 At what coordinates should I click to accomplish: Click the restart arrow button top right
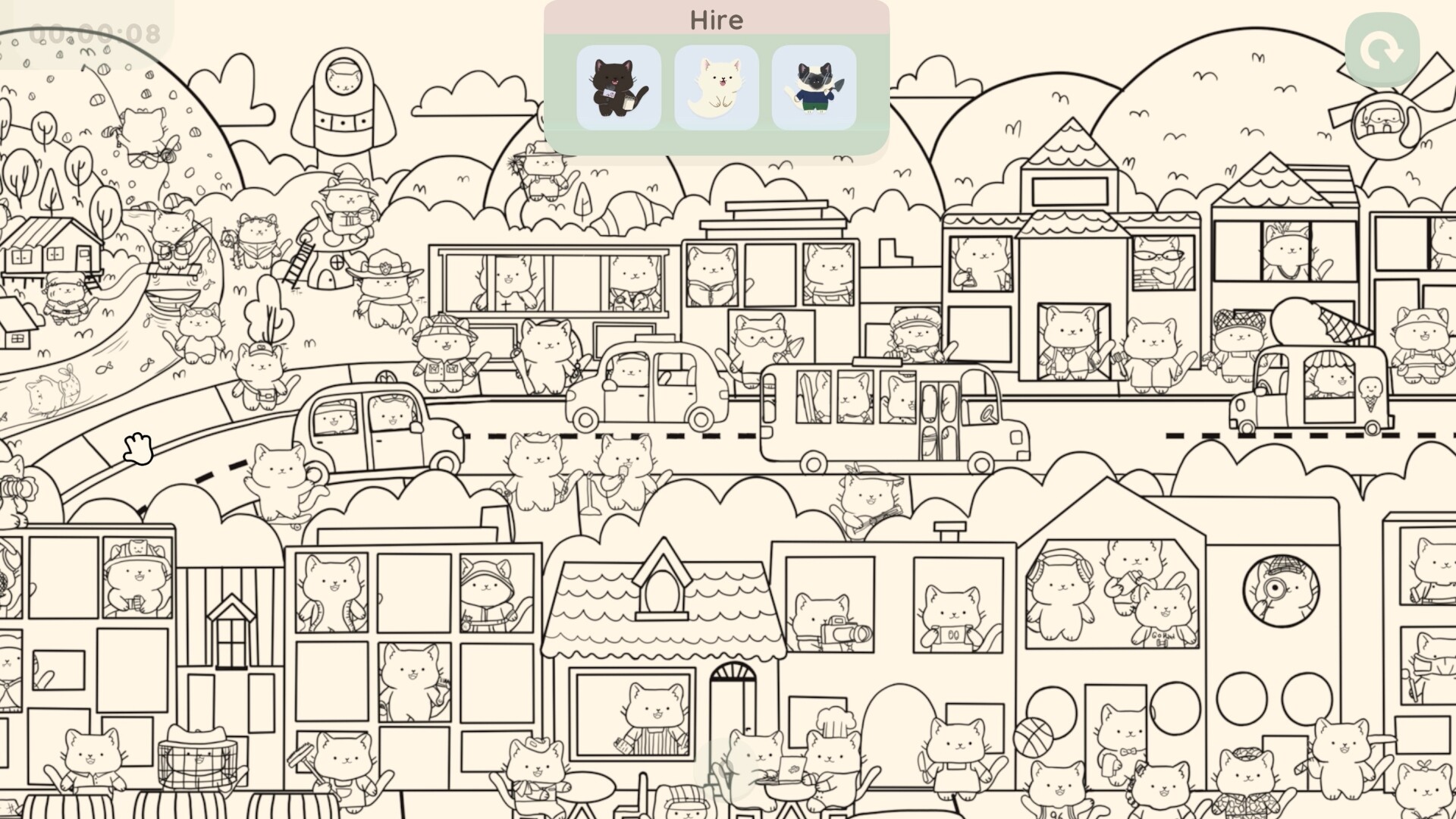pyautogui.click(x=1380, y=49)
